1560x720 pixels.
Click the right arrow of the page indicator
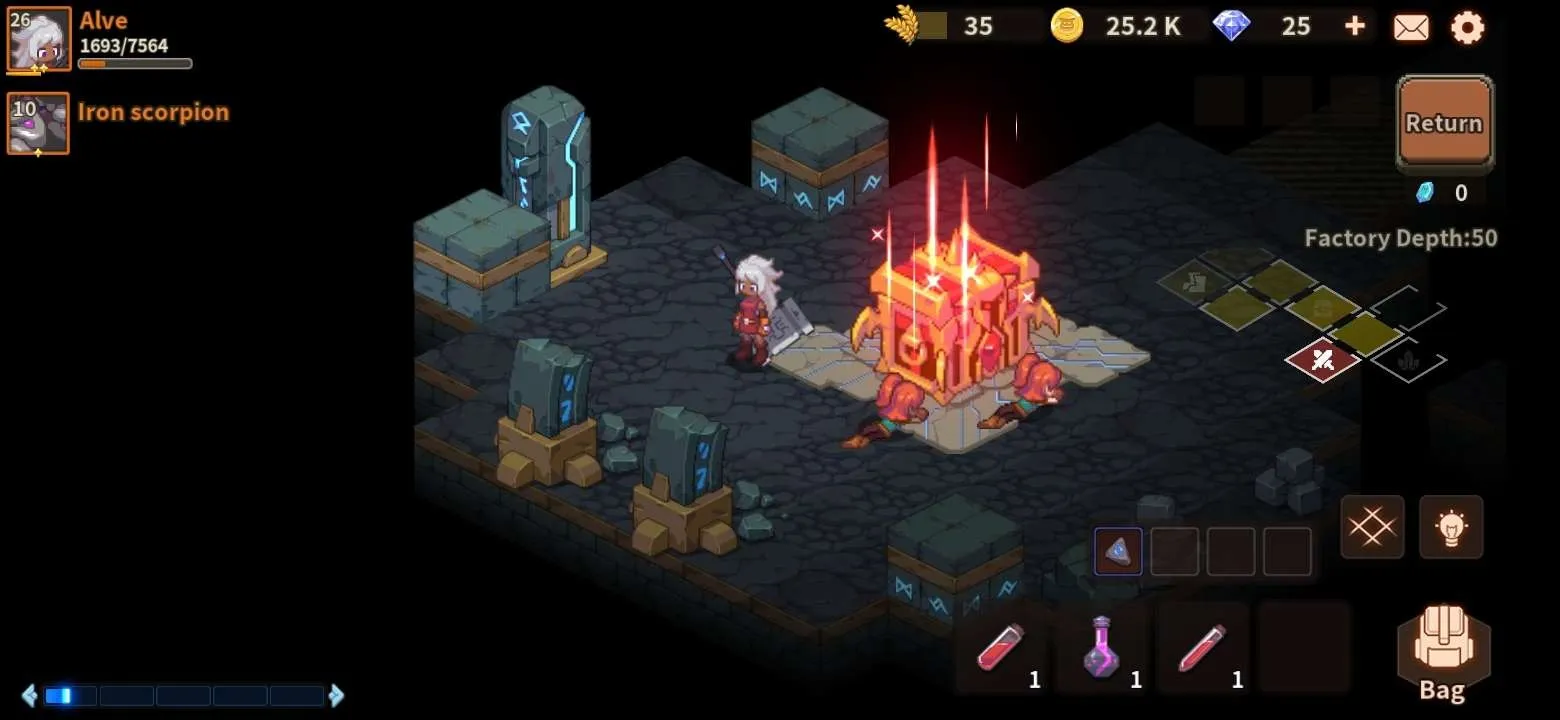pyautogui.click(x=337, y=695)
